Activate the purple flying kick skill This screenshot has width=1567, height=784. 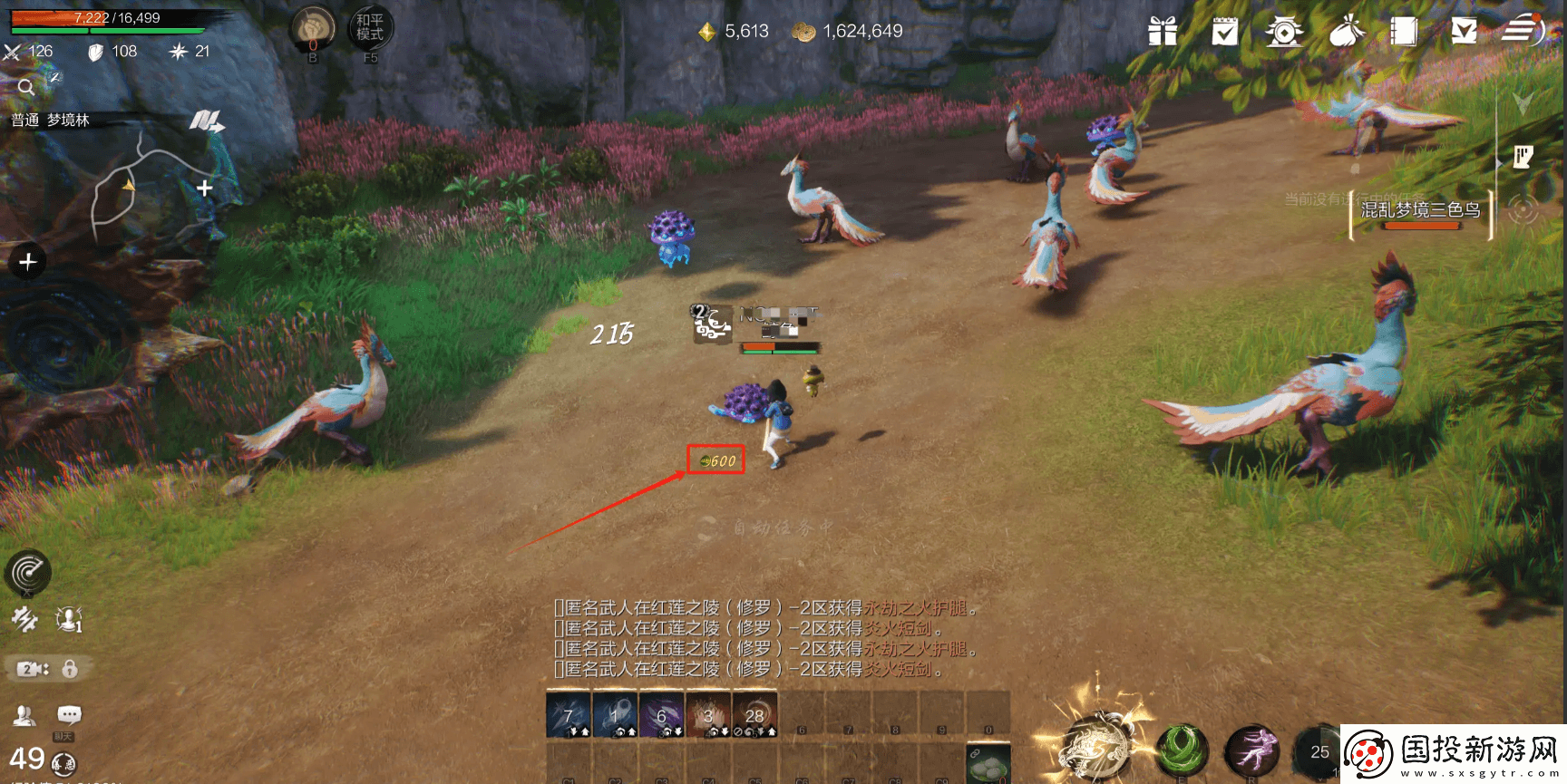pos(1251,750)
